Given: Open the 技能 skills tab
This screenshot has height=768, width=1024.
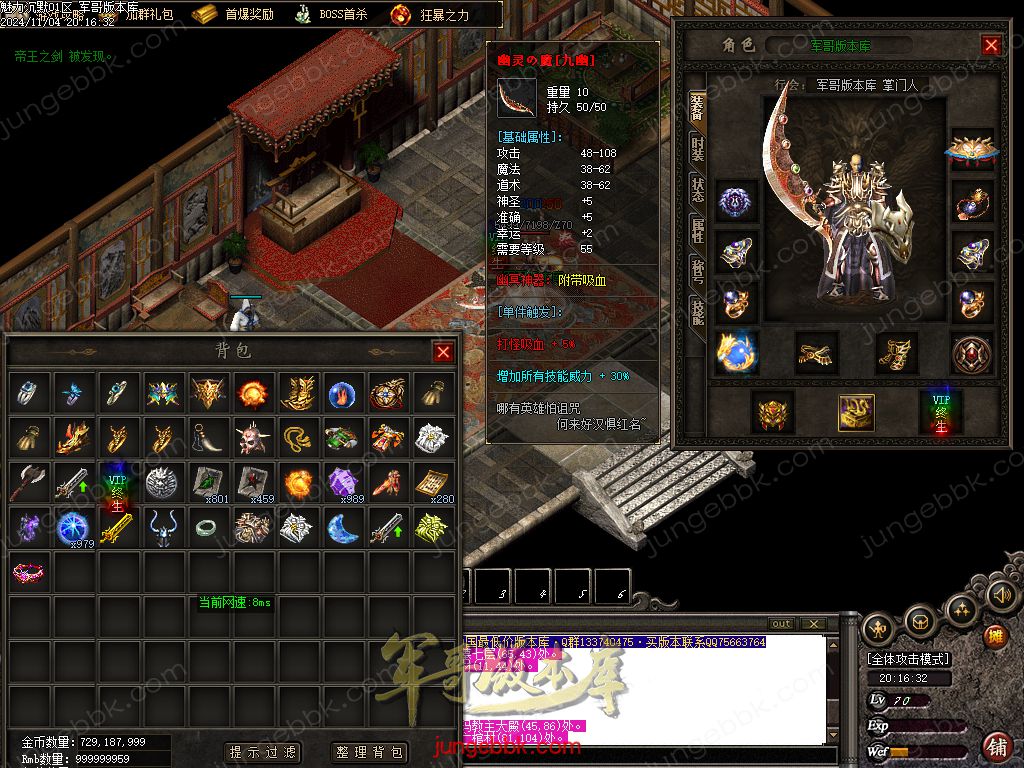Looking at the screenshot, I should [x=697, y=310].
